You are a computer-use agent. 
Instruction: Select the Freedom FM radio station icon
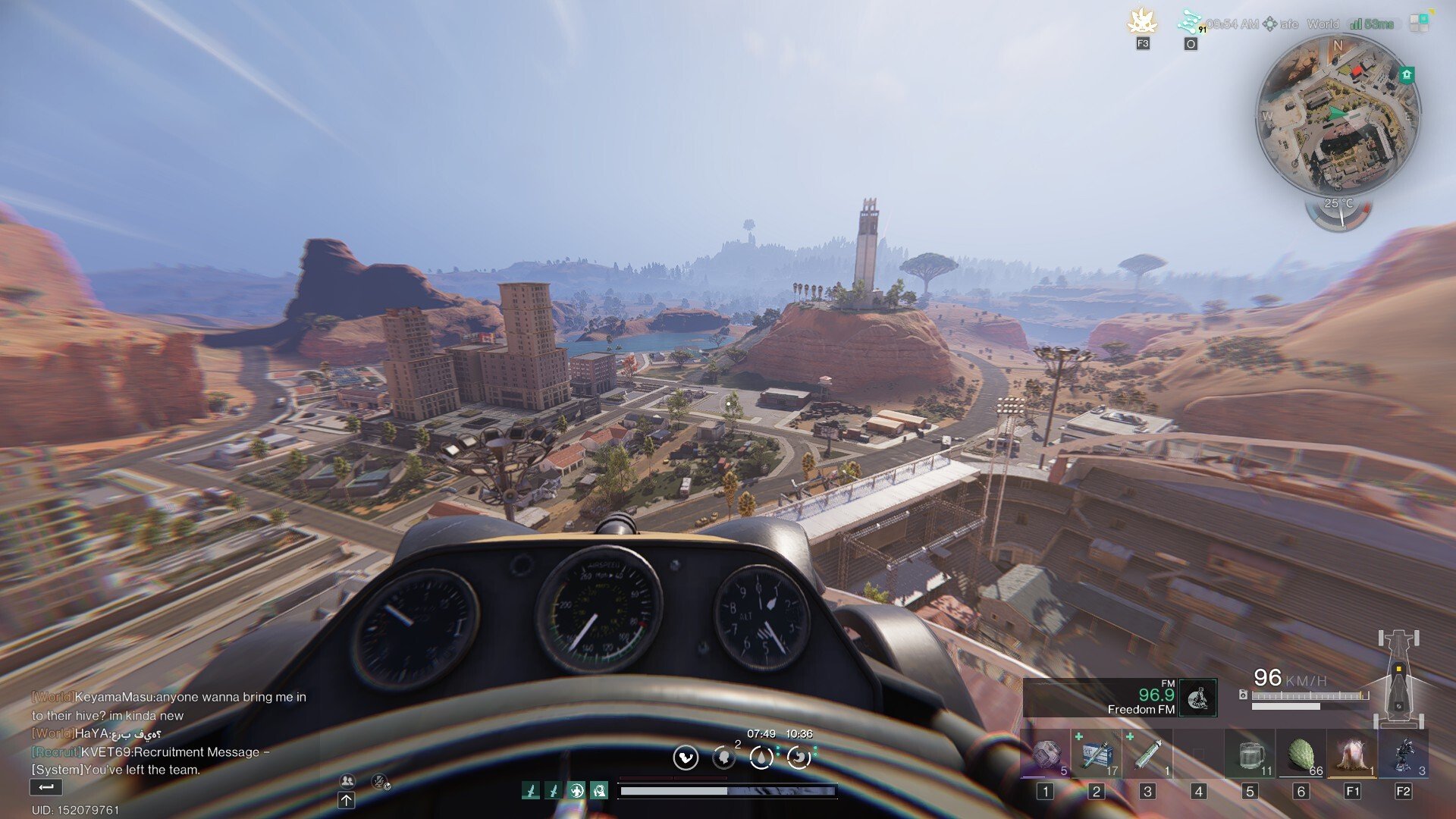[x=1197, y=698]
